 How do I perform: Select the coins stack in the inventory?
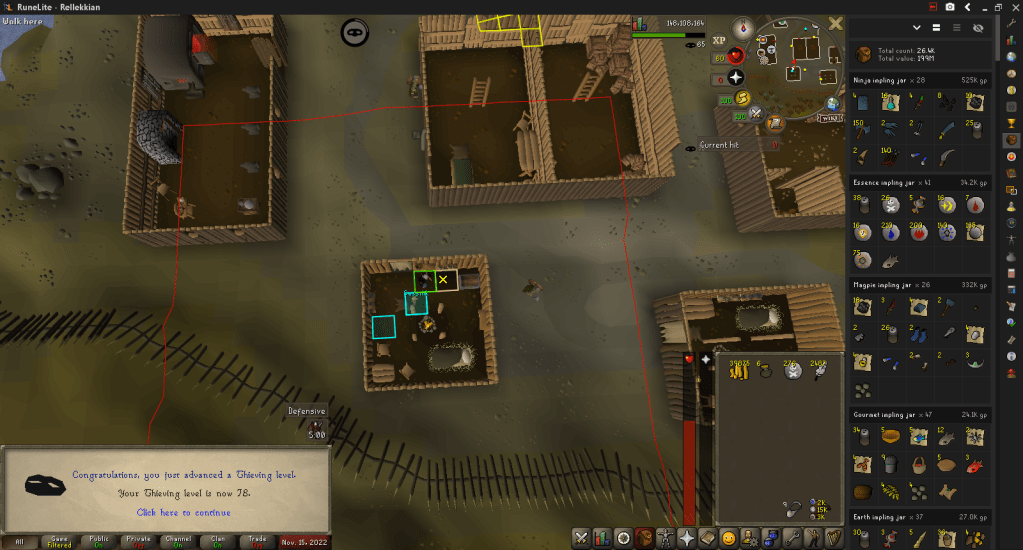coord(739,371)
